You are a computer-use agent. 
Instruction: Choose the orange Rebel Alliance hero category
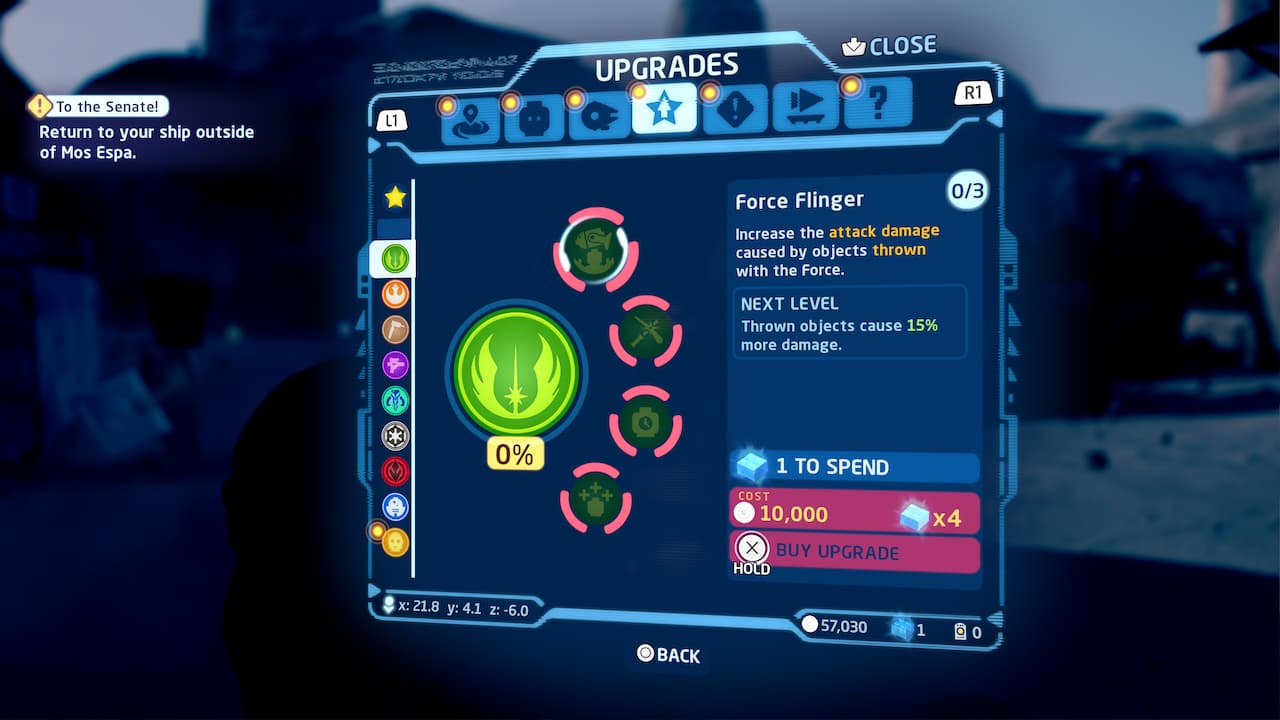(x=395, y=294)
